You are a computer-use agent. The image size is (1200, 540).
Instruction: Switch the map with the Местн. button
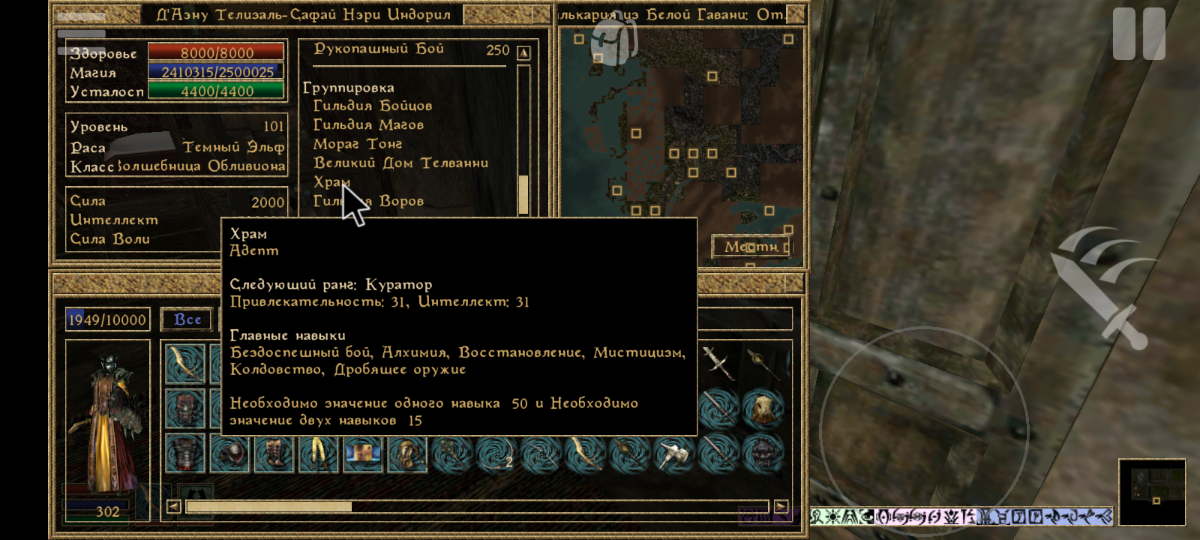click(750, 246)
